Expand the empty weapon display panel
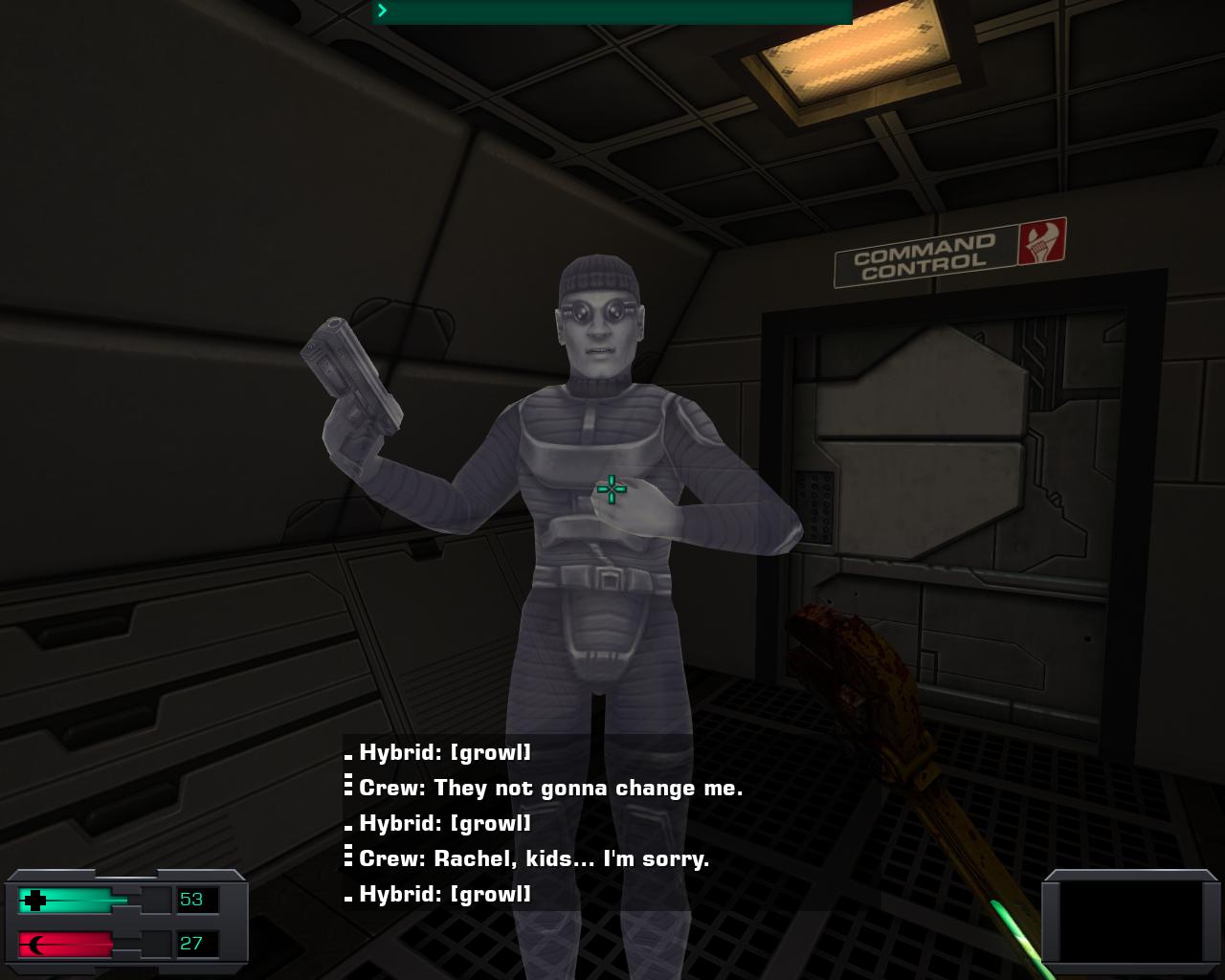 pyautogui.click(x=1129, y=922)
